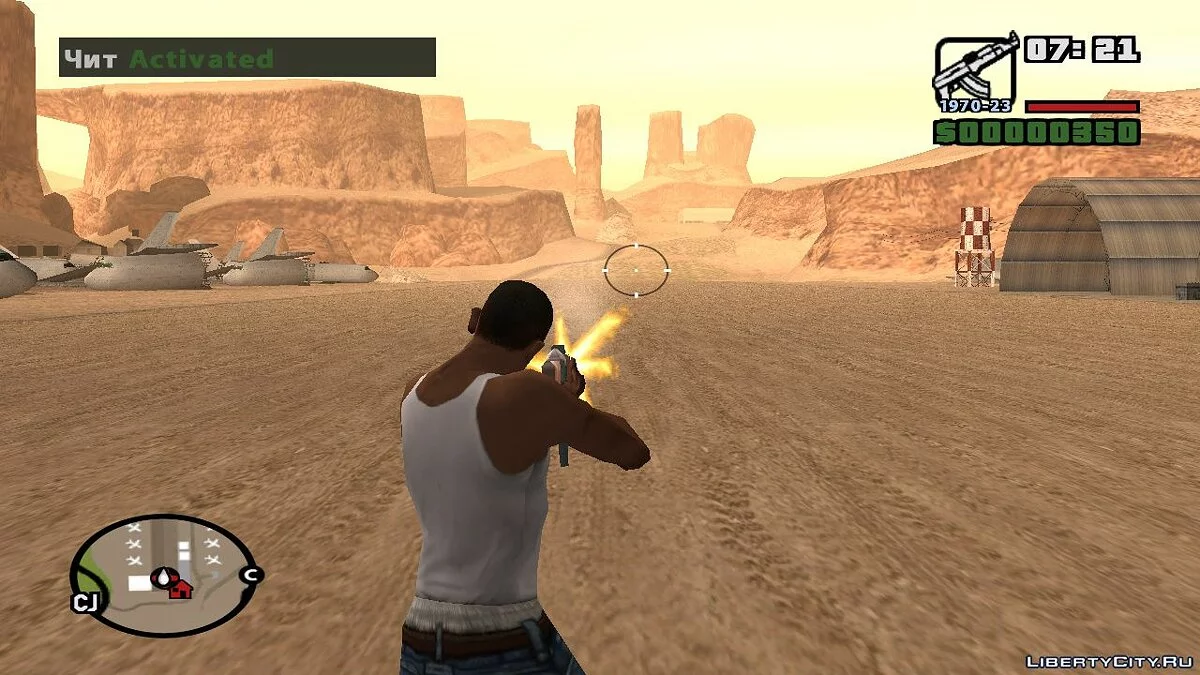Click the C blip on the radar edge

[252, 575]
